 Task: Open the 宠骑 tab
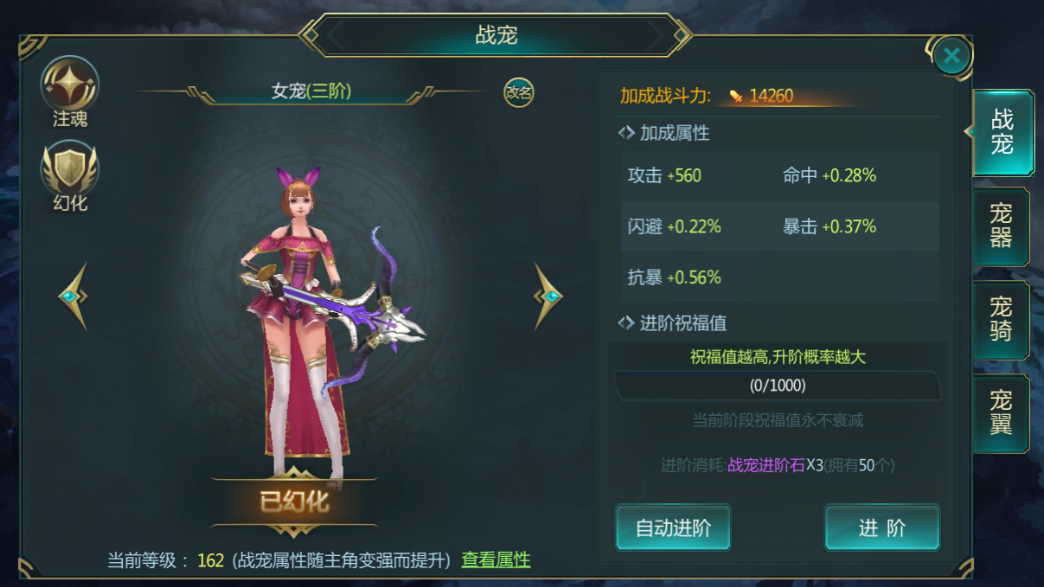tap(1001, 320)
